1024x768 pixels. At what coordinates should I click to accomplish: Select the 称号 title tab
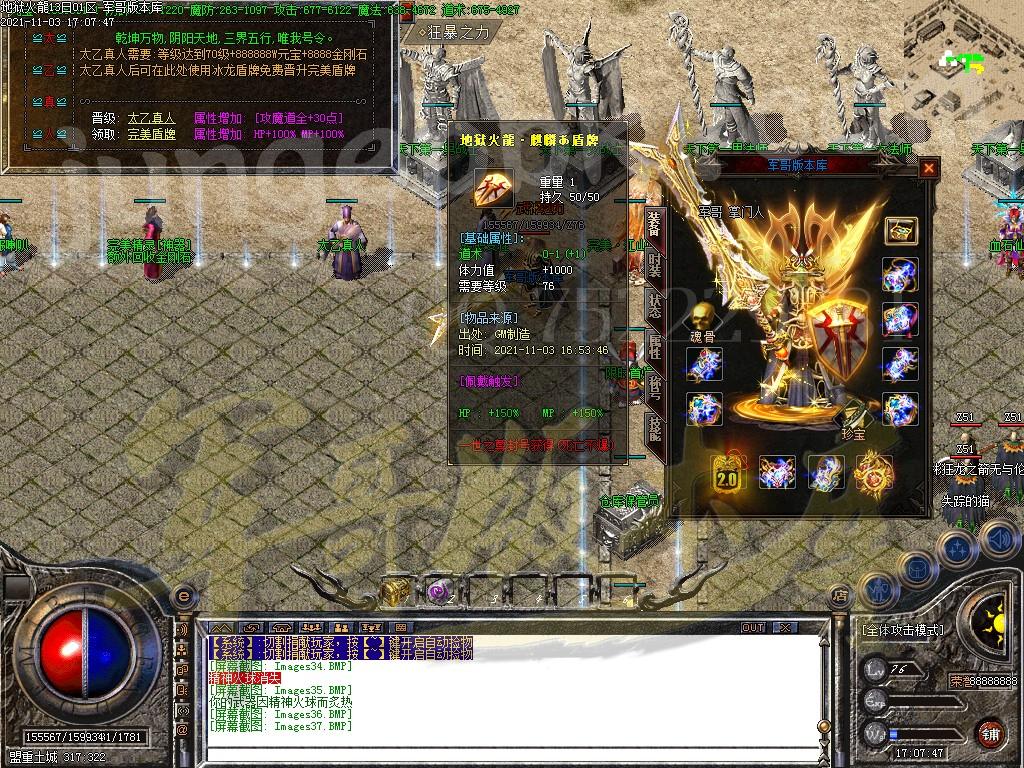(x=654, y=388)
